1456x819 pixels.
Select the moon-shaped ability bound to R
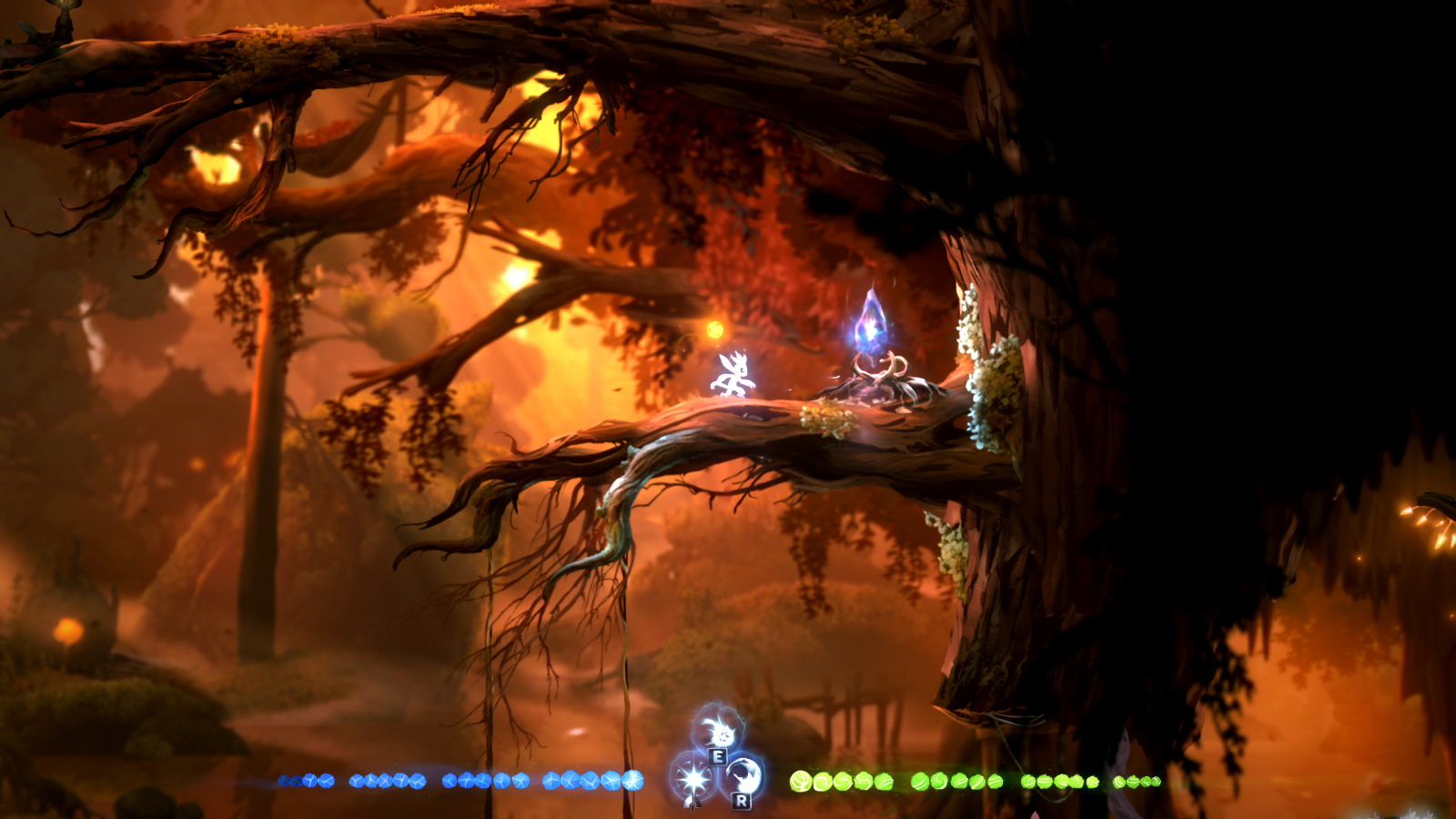tap(743, 775)
